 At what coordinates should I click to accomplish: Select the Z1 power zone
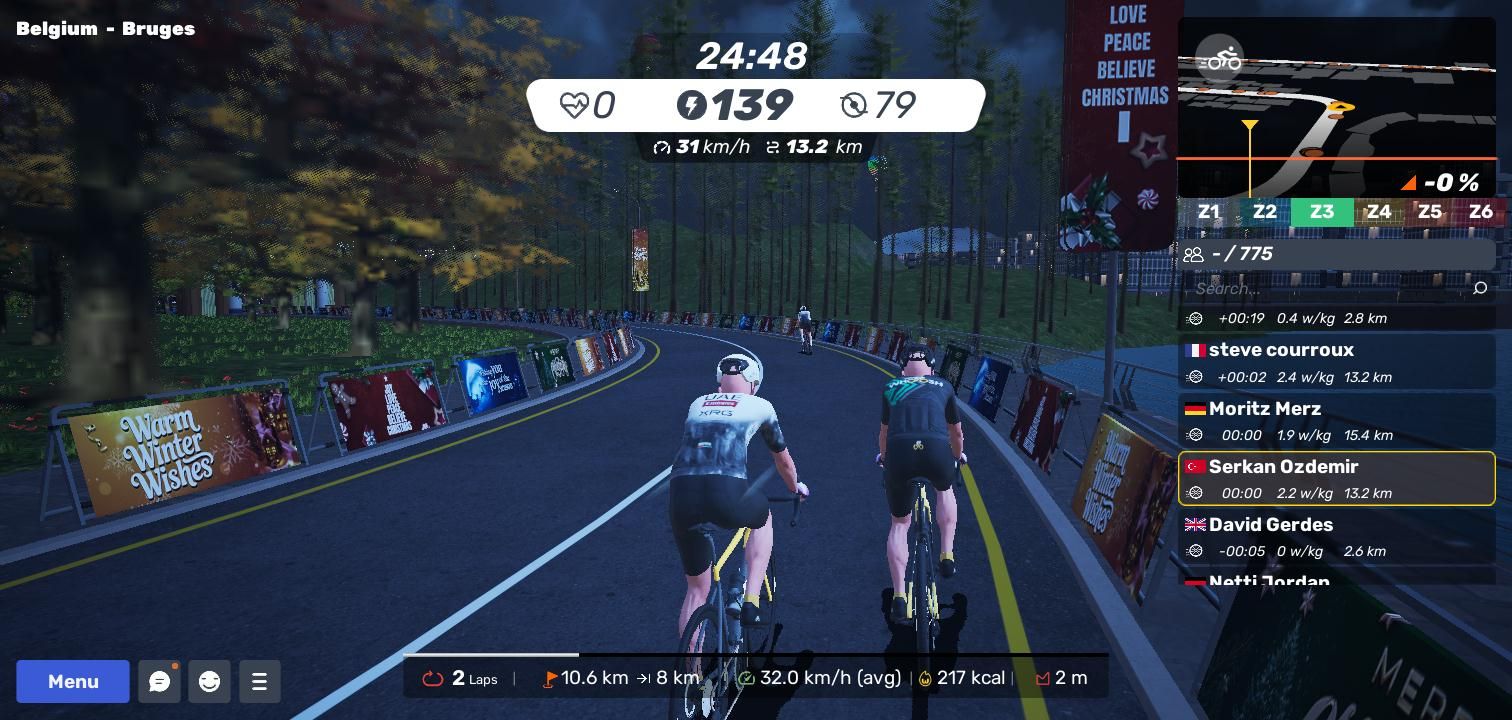click(x=1209, y=212)
